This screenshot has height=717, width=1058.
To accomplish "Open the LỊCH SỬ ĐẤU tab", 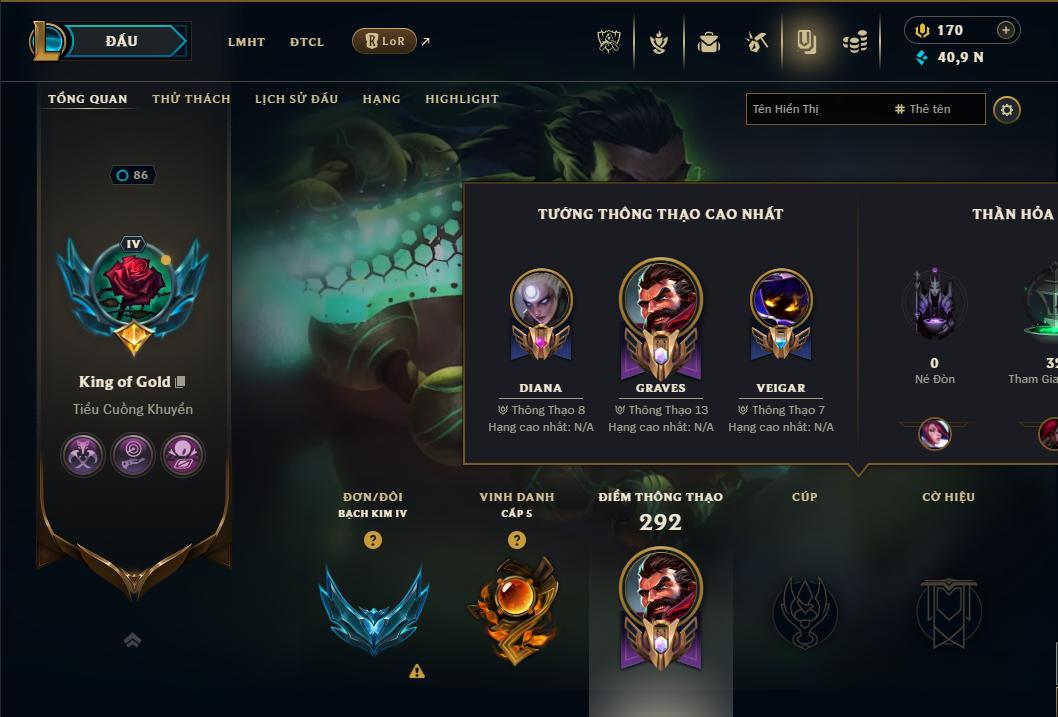I will click(x=296, y=99).
